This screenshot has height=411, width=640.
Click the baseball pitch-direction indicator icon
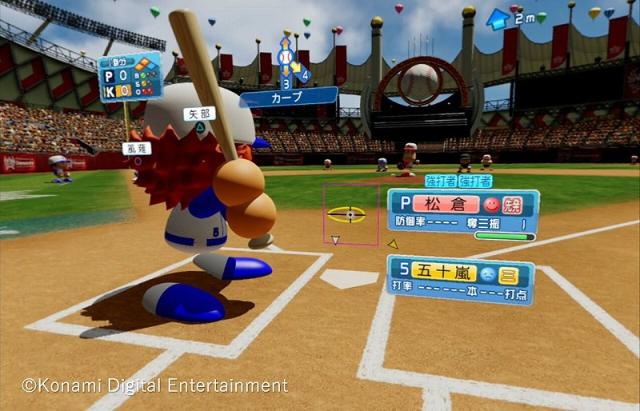click(x=287, y=56)
